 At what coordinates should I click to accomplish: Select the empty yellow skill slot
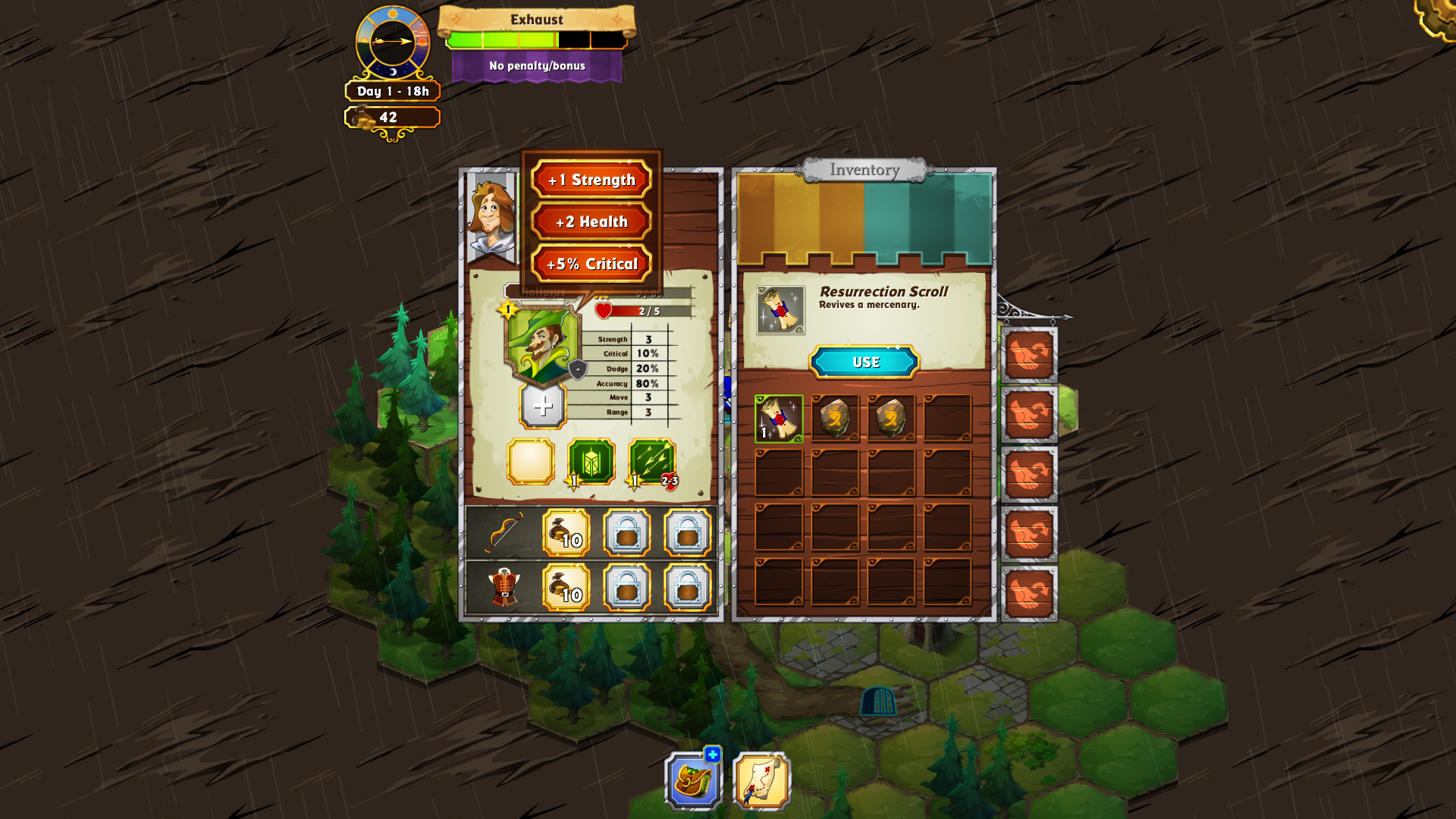click(531, 461)
